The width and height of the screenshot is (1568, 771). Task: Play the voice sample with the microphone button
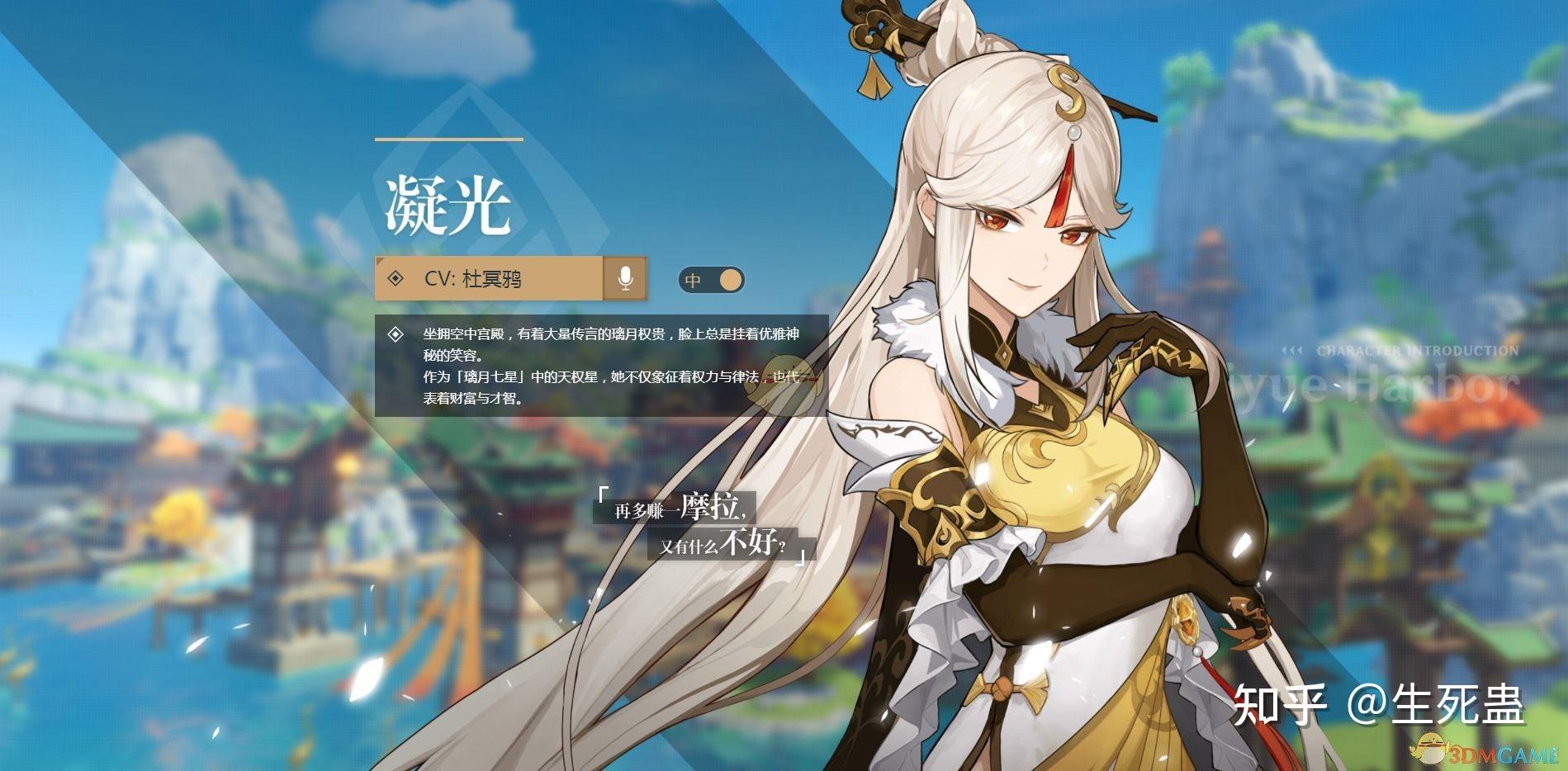click(x=625, y=279)
